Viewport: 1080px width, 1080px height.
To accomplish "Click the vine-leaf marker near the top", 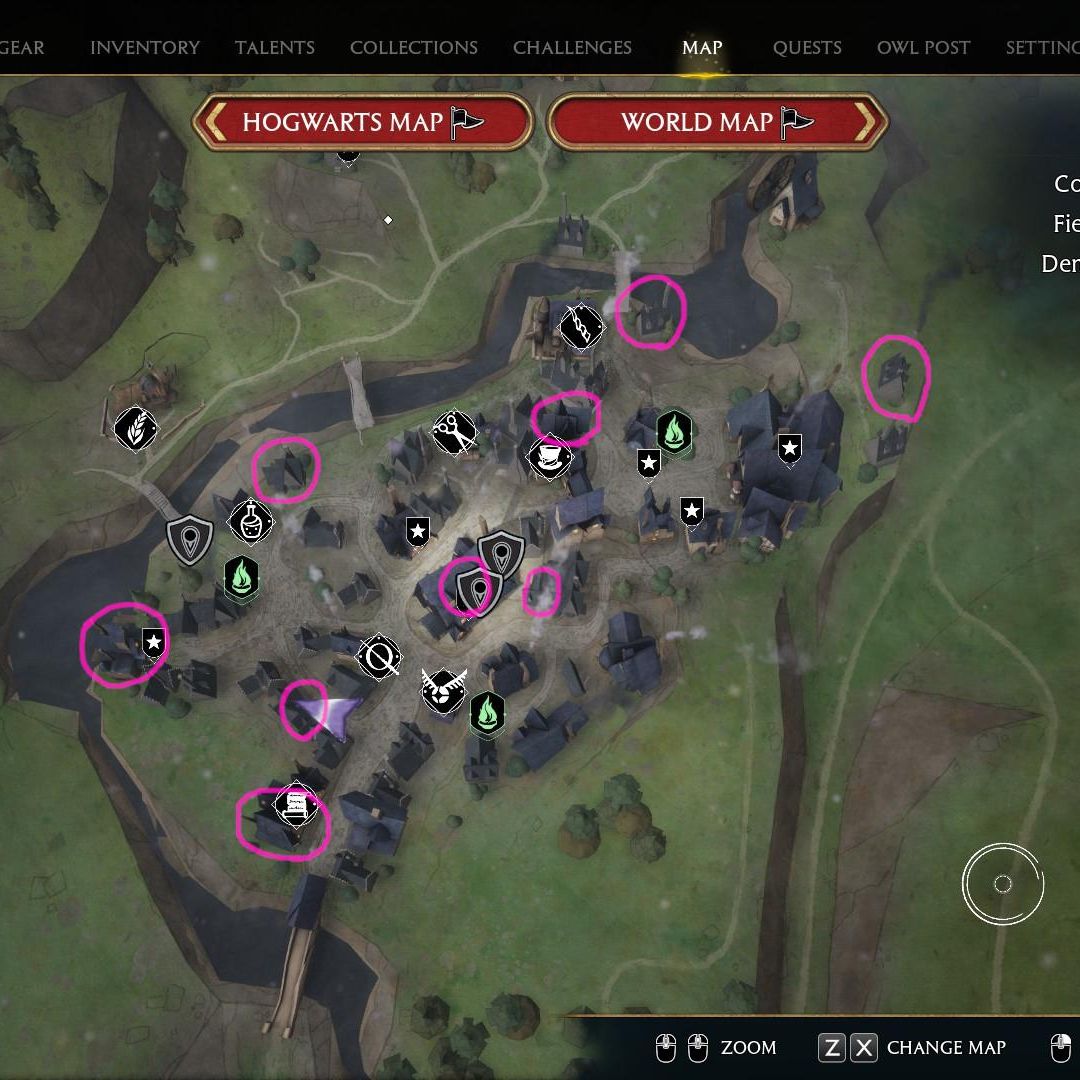I will tap(581, 325).
